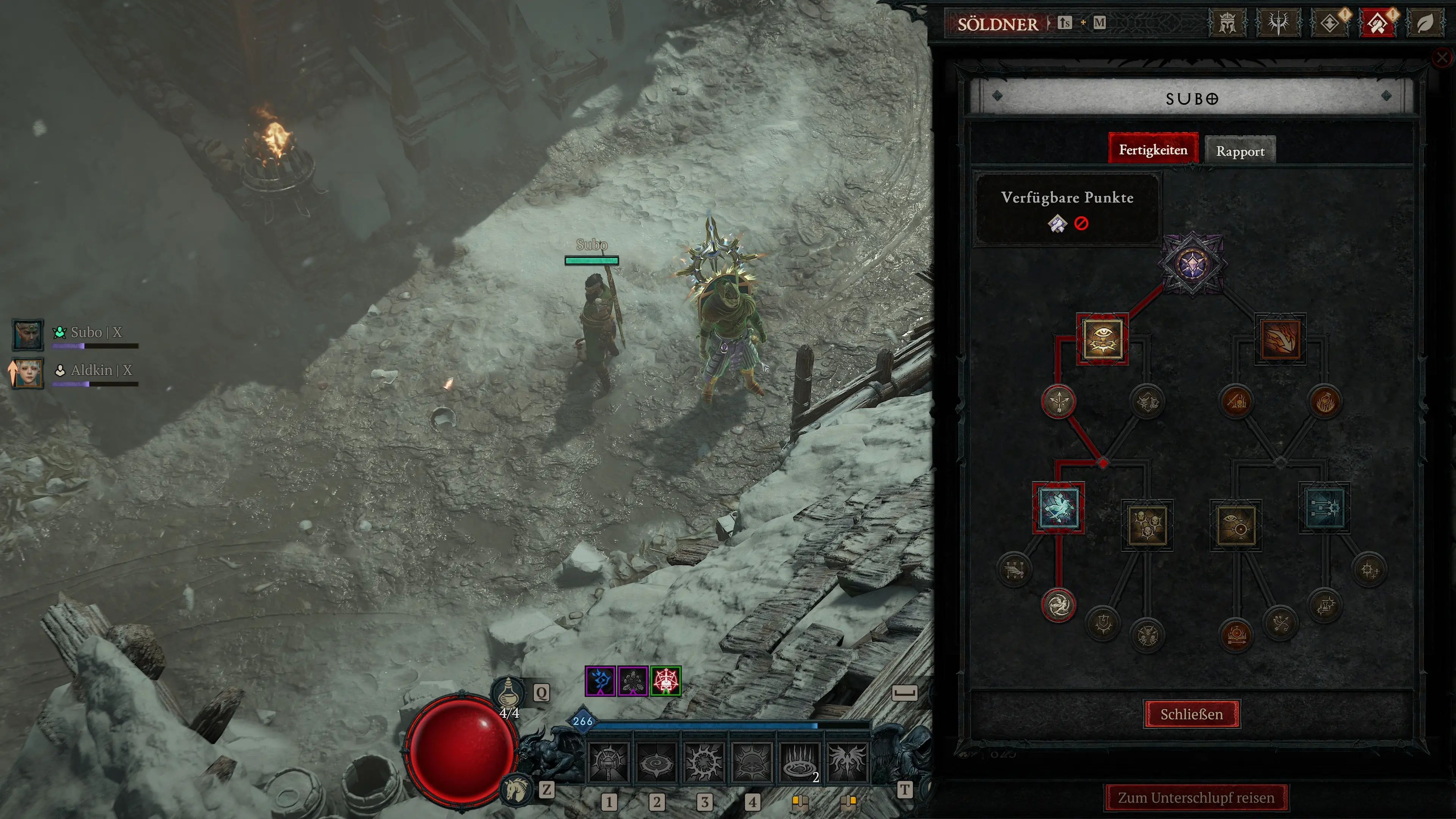Click the horse mount icon
Viewport: 1456px width, 819px height.
pos(516,789)
